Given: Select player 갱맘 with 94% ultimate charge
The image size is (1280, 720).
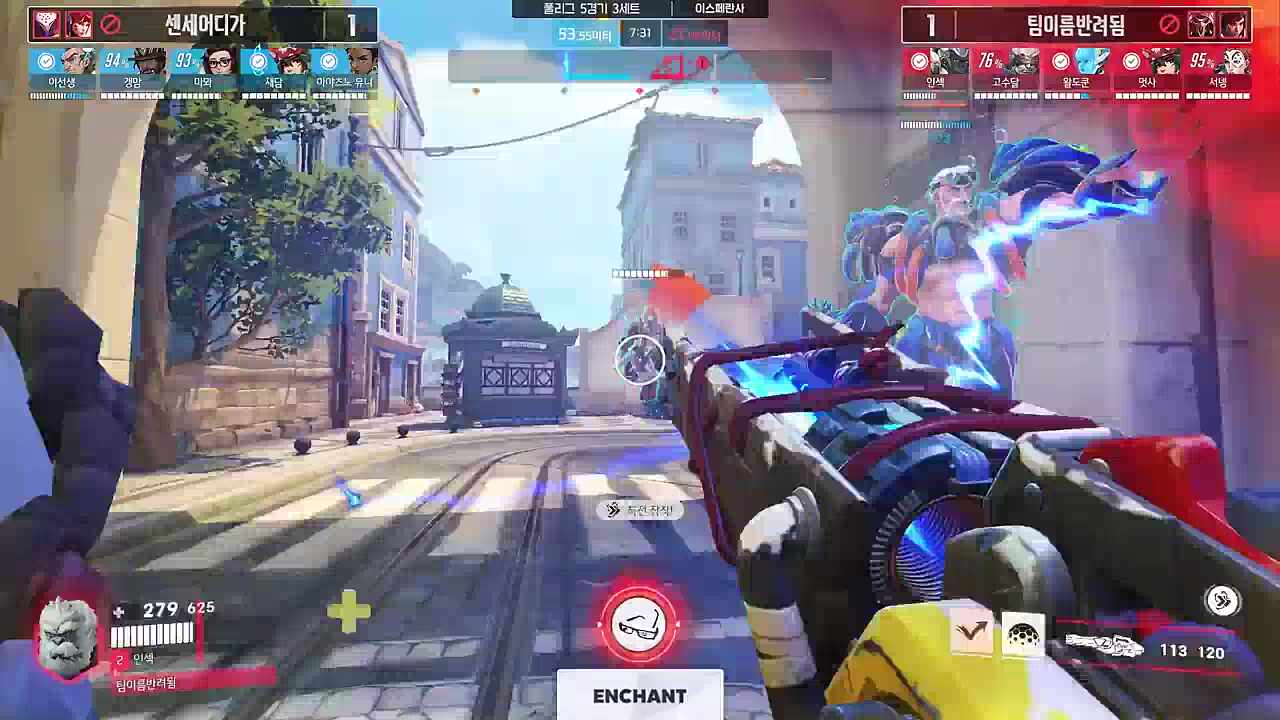Looking at the screenshot, I should click(132, 71).
